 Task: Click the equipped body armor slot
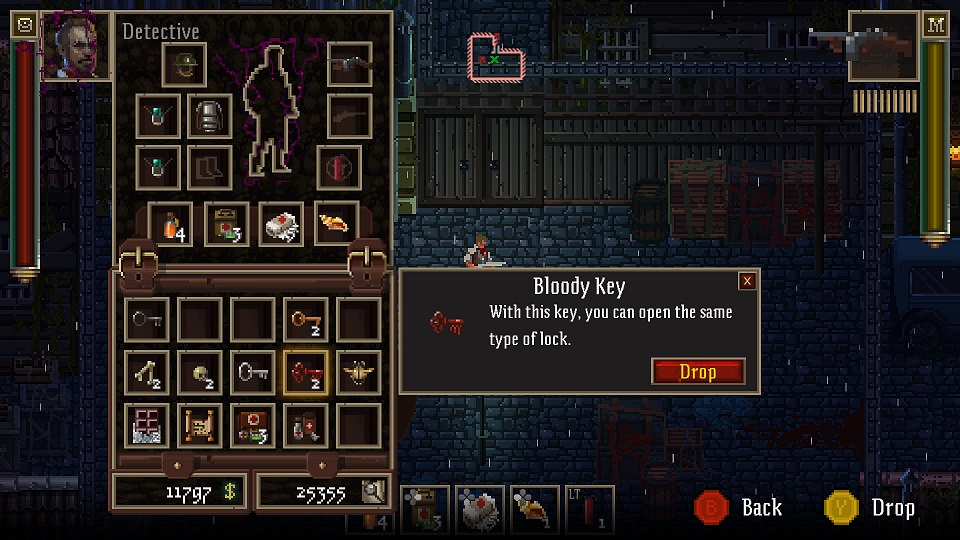tap(210, 117)
